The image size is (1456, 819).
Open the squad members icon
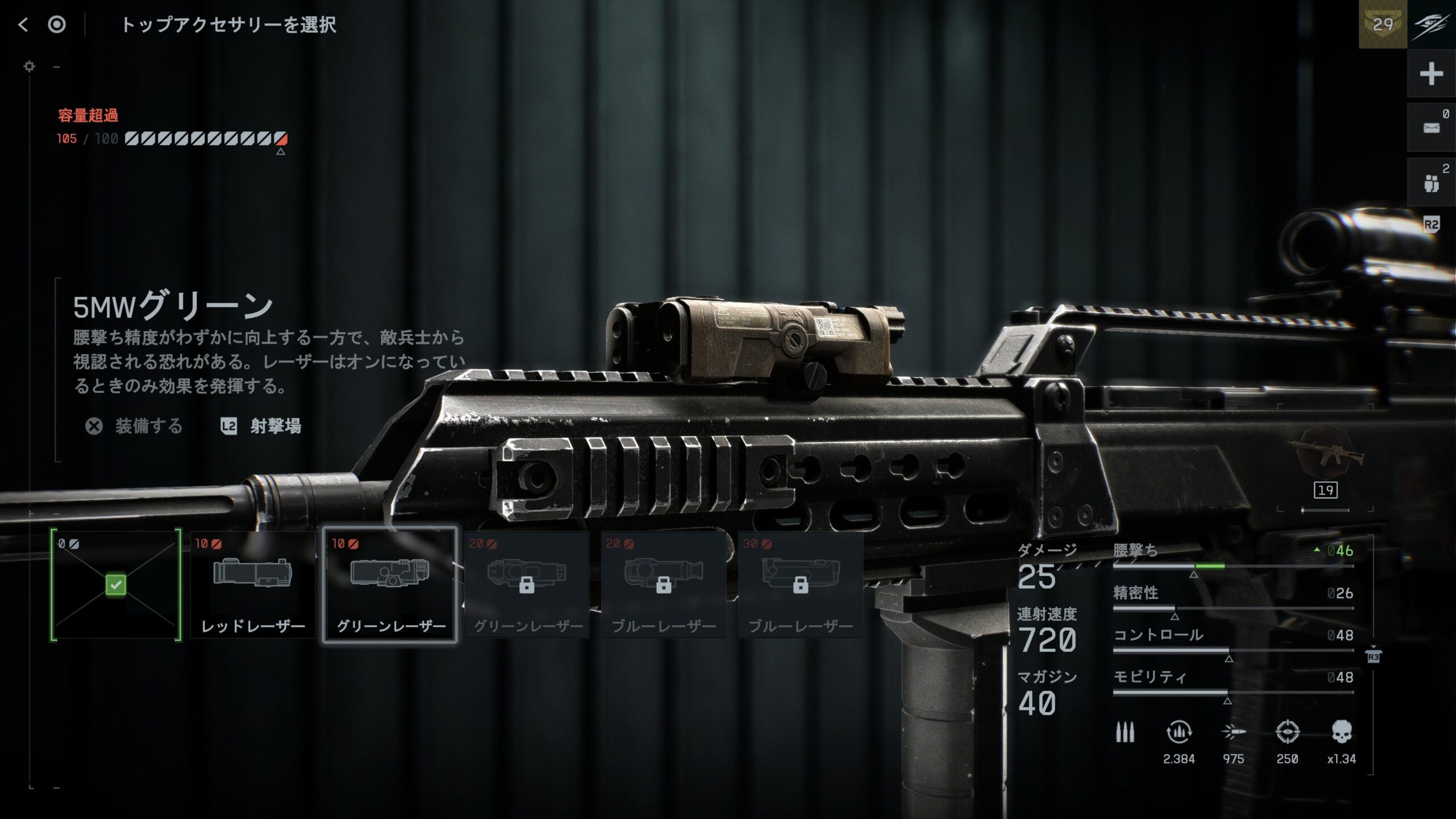(1431, 183)
